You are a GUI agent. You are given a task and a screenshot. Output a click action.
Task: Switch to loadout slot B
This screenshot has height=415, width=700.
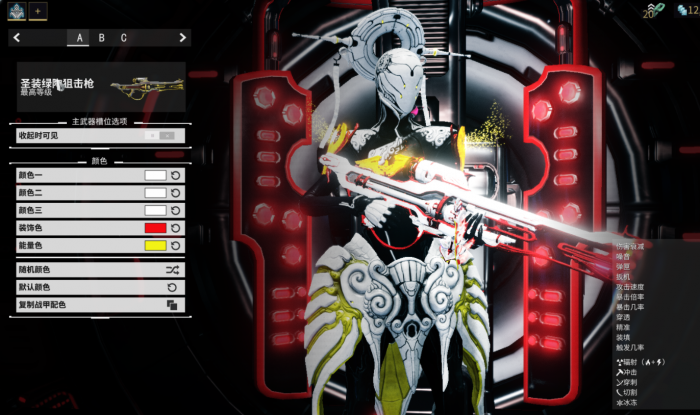[101, 38]
